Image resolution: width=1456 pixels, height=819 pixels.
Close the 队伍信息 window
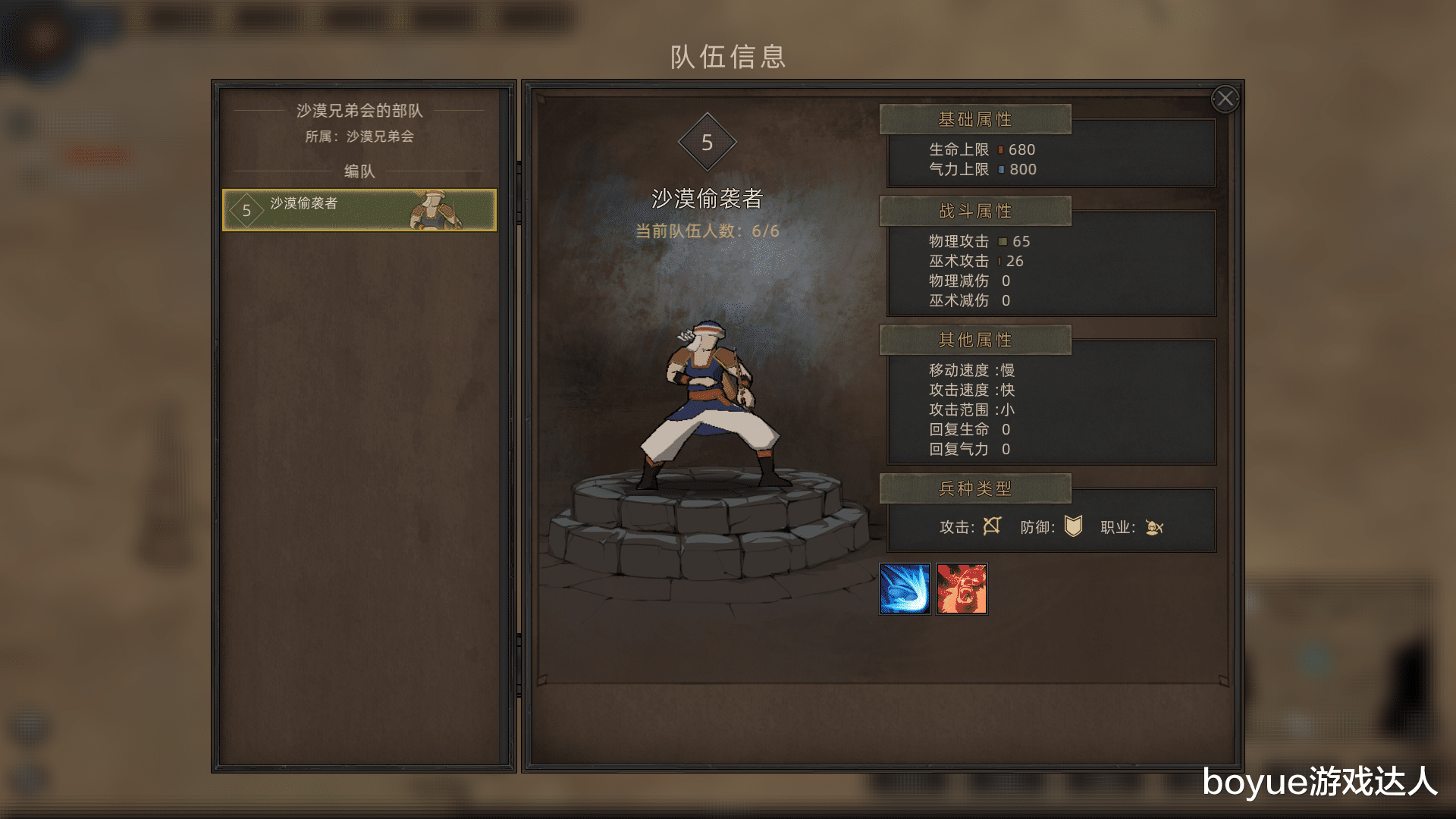(x=1225, y=99)
